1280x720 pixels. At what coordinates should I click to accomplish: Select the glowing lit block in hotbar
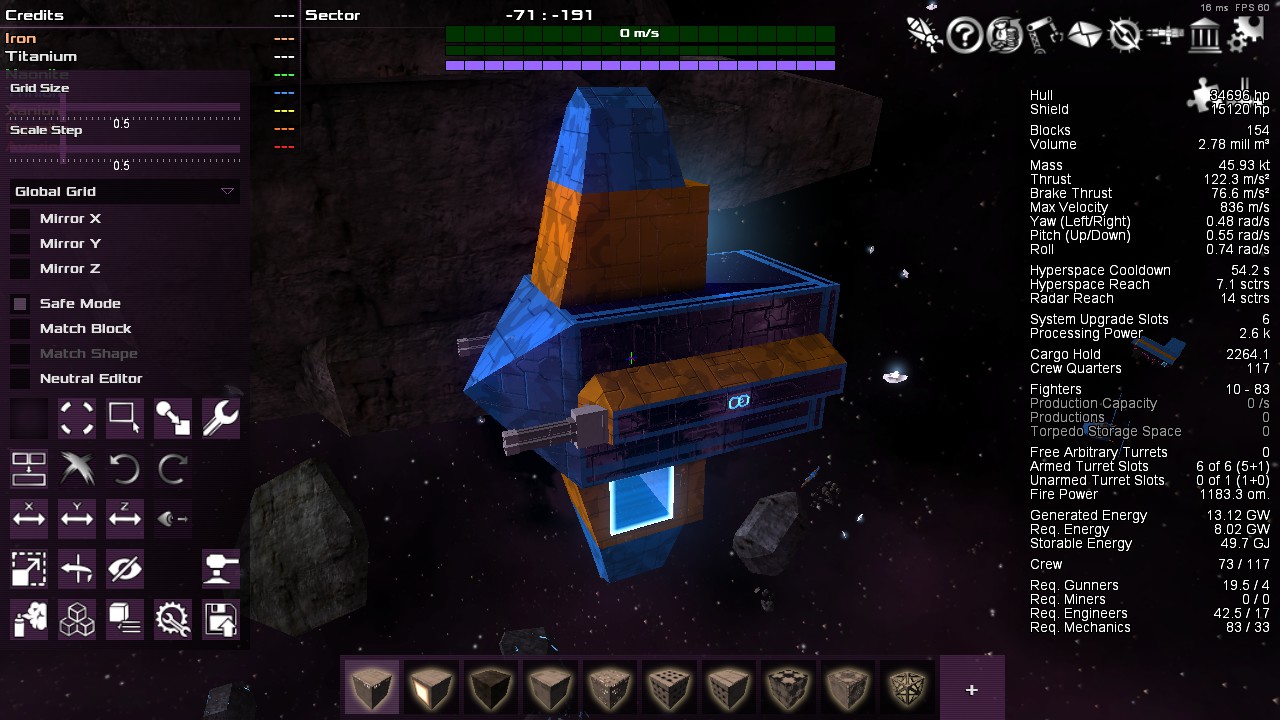click(431, 688)
